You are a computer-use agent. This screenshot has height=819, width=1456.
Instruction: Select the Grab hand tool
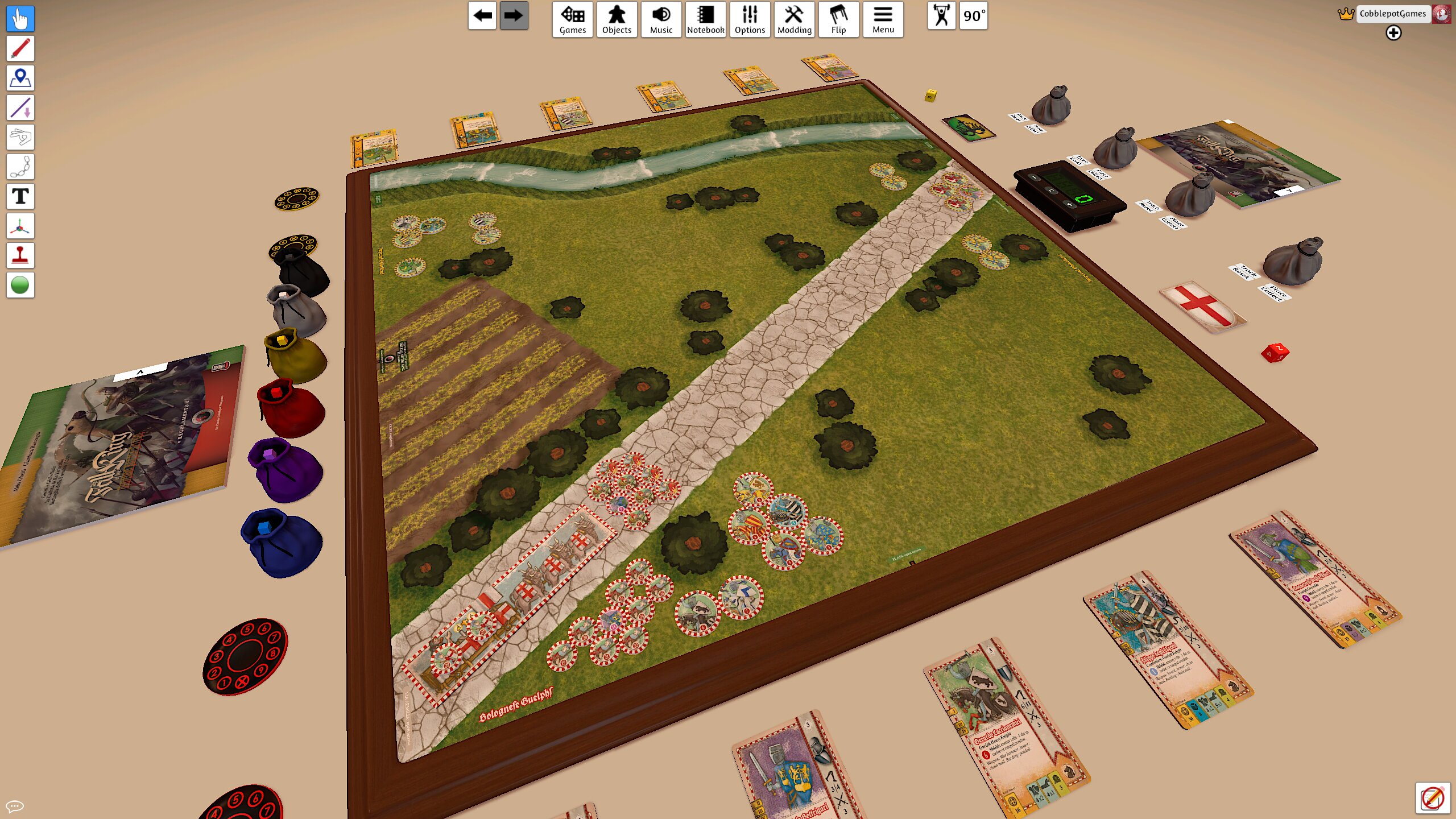20,19
